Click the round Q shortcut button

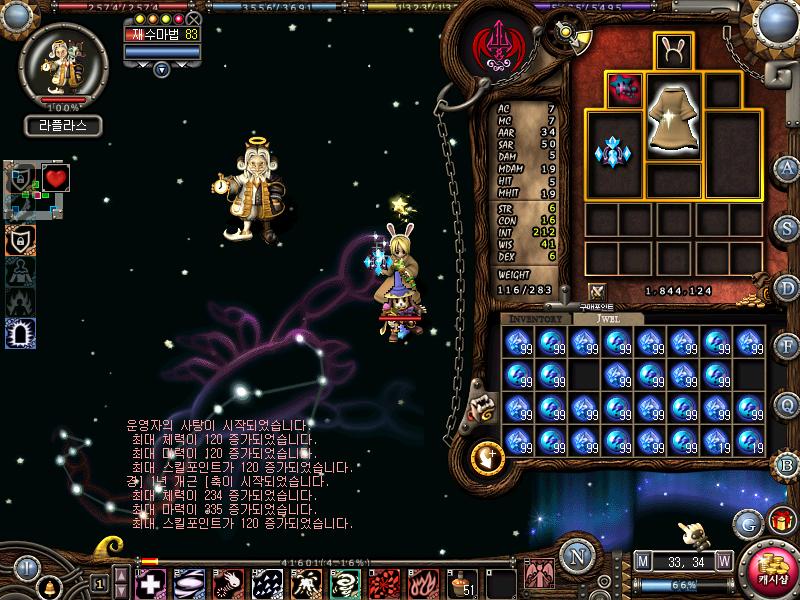[x=788, y=404]
